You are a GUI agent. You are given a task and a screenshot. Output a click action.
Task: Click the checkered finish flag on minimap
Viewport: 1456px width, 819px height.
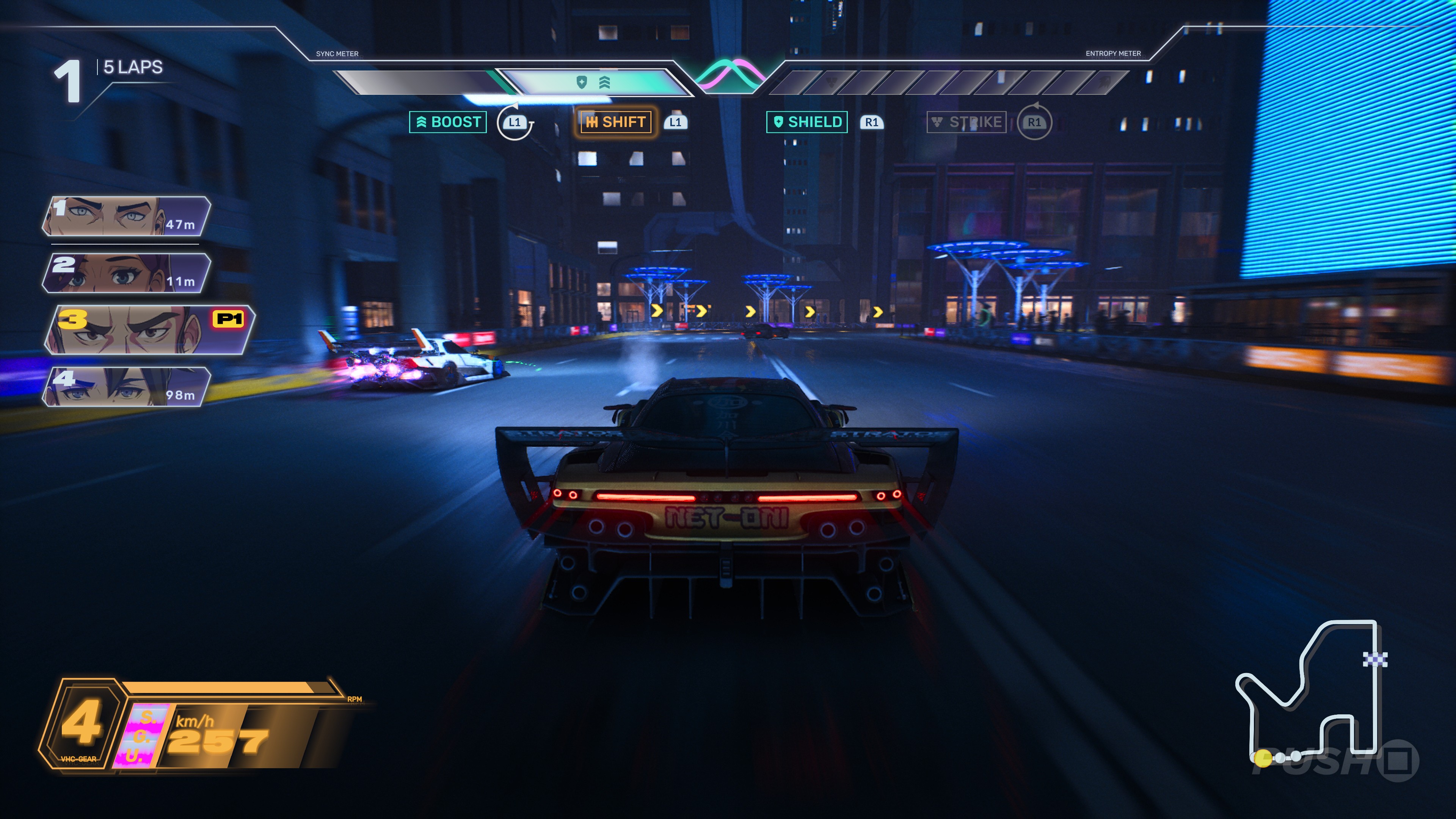pos(1374,659)
